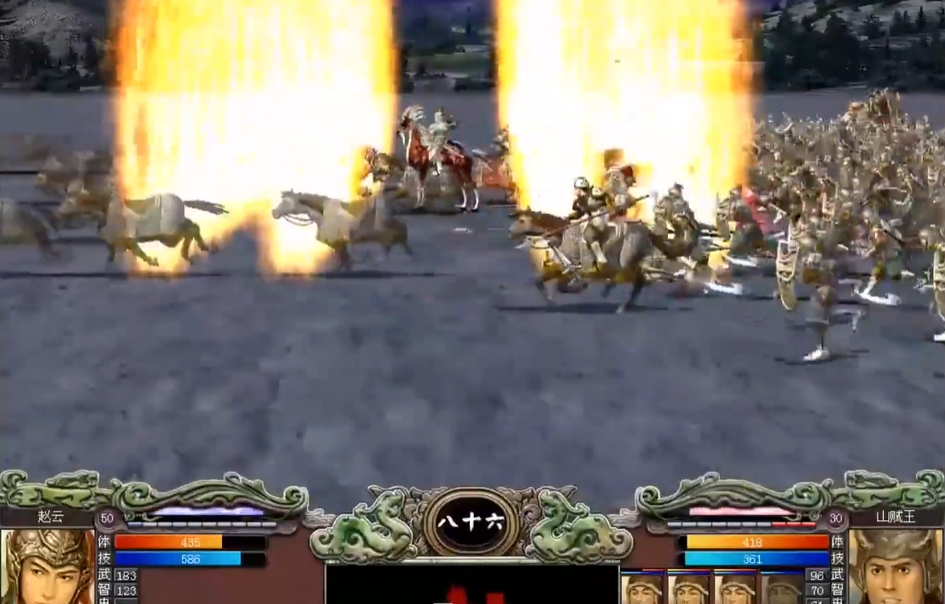Image resolution: width=945 pixels, height=604 pixels.
Task: Select the 山贼王 enemy general portrait
Action: click(896, 567)
